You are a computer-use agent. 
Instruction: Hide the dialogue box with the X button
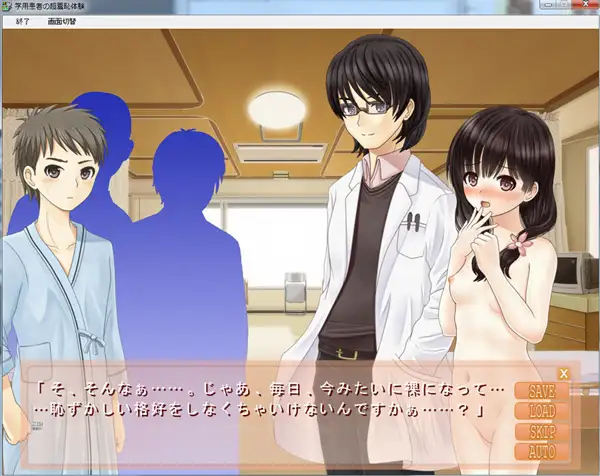[x=563, y=374]
